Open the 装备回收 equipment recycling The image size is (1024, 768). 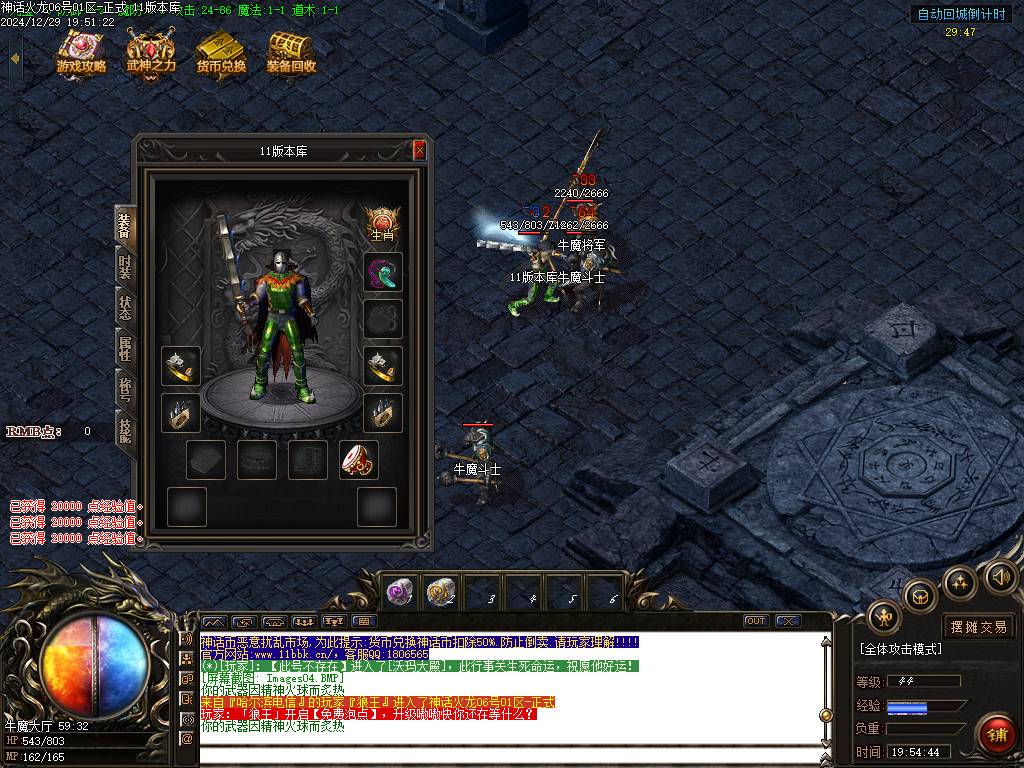coord(291,52)
